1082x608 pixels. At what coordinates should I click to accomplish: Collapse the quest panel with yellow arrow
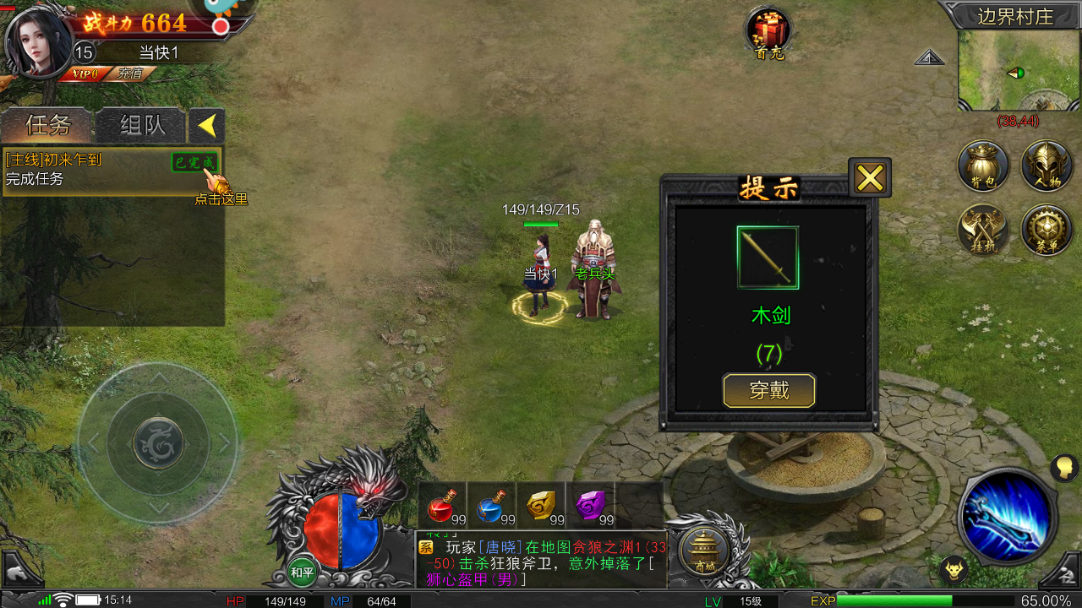click(x=206, y=125)
